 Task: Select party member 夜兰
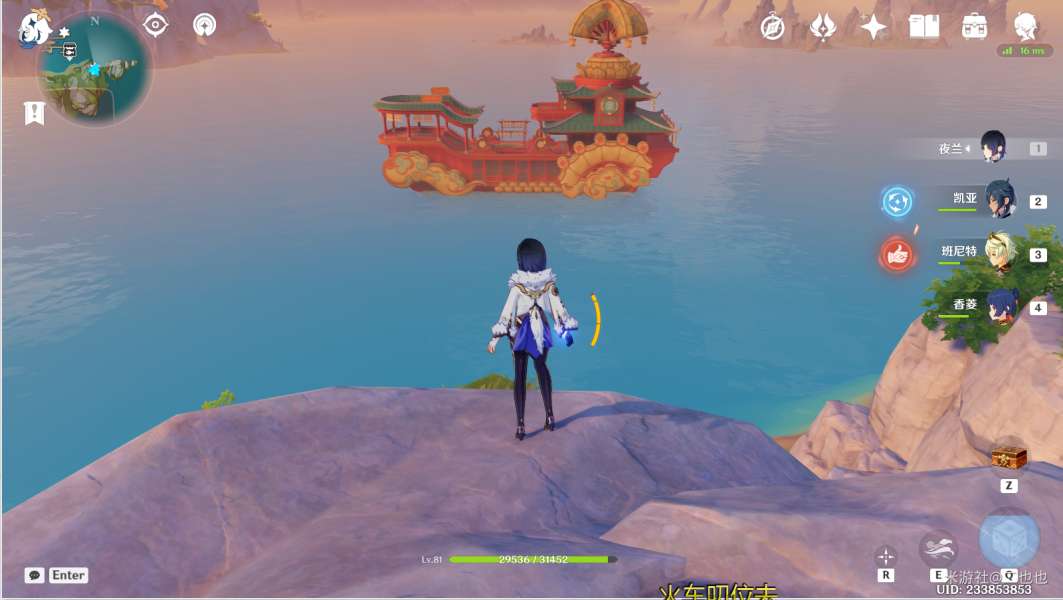(x=992, y=148)
